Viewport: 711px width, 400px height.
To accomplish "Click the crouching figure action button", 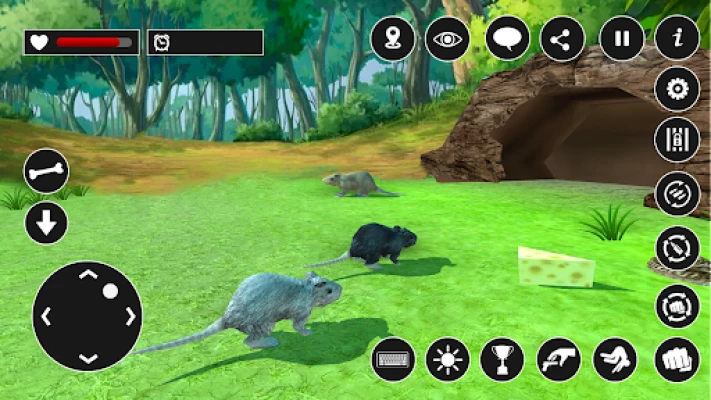I will click(615, 359).
